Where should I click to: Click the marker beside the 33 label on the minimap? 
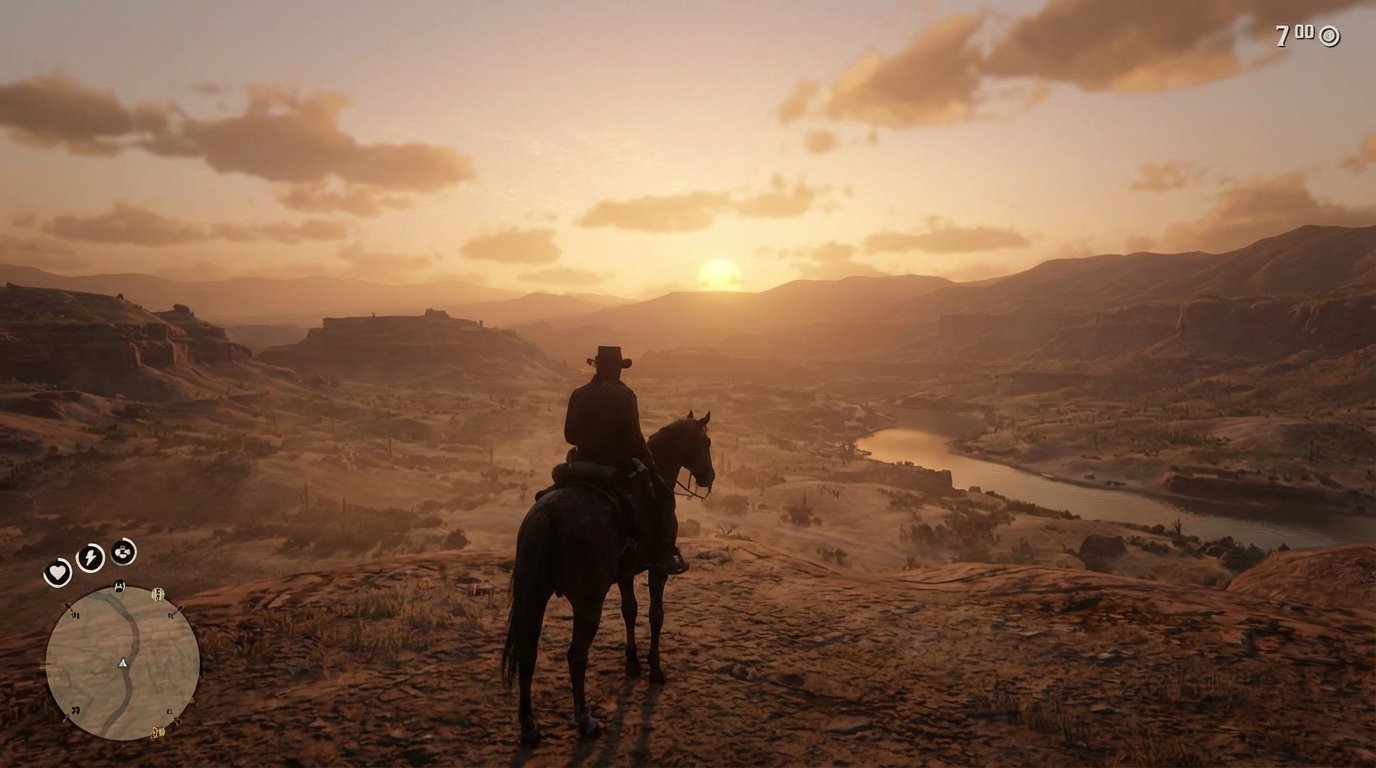coord(66,717)
